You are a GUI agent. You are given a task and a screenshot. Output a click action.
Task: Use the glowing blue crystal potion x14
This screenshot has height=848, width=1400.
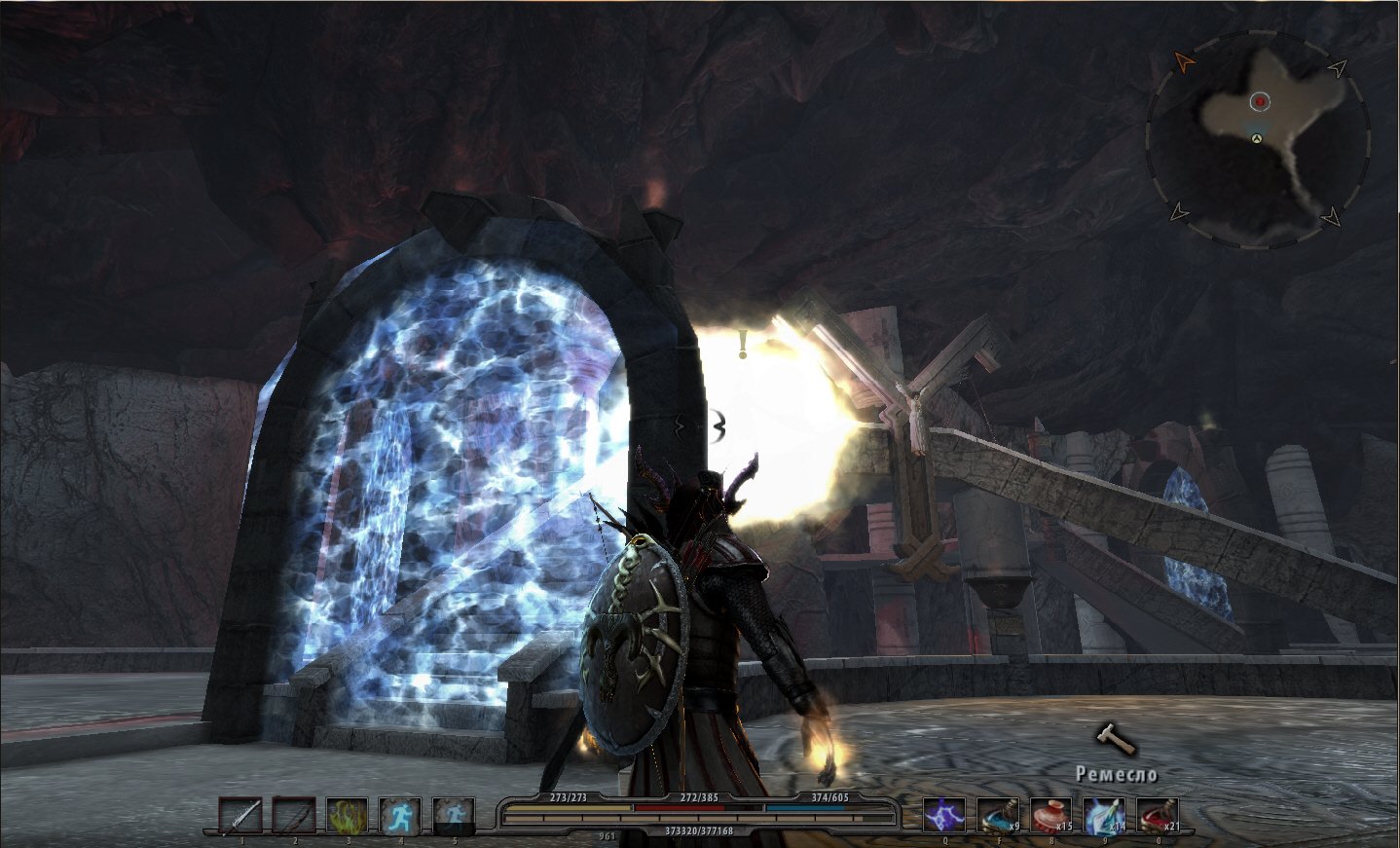[x=1105, y=816]
